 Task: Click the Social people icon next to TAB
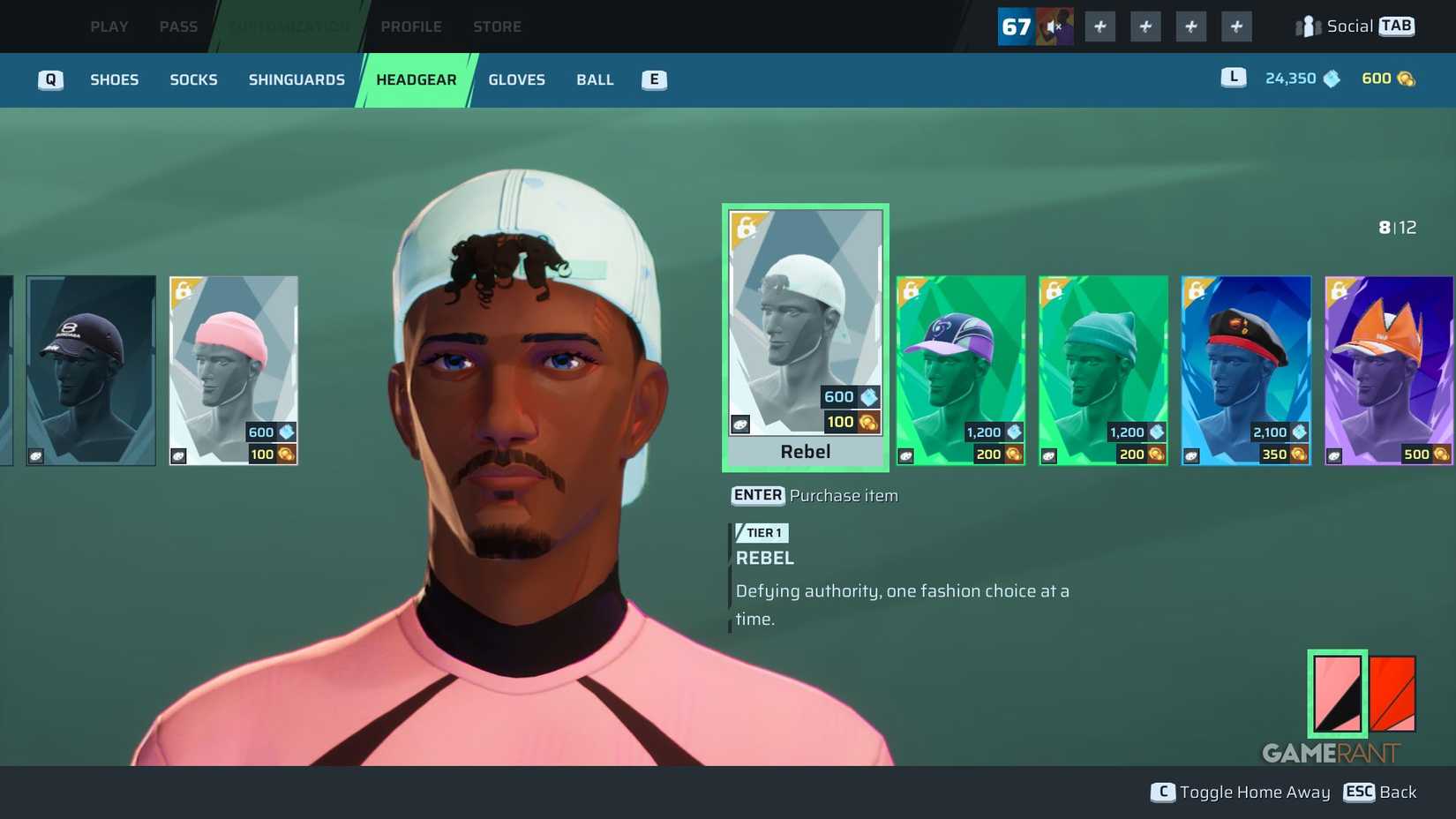(x=1307, y=26)
